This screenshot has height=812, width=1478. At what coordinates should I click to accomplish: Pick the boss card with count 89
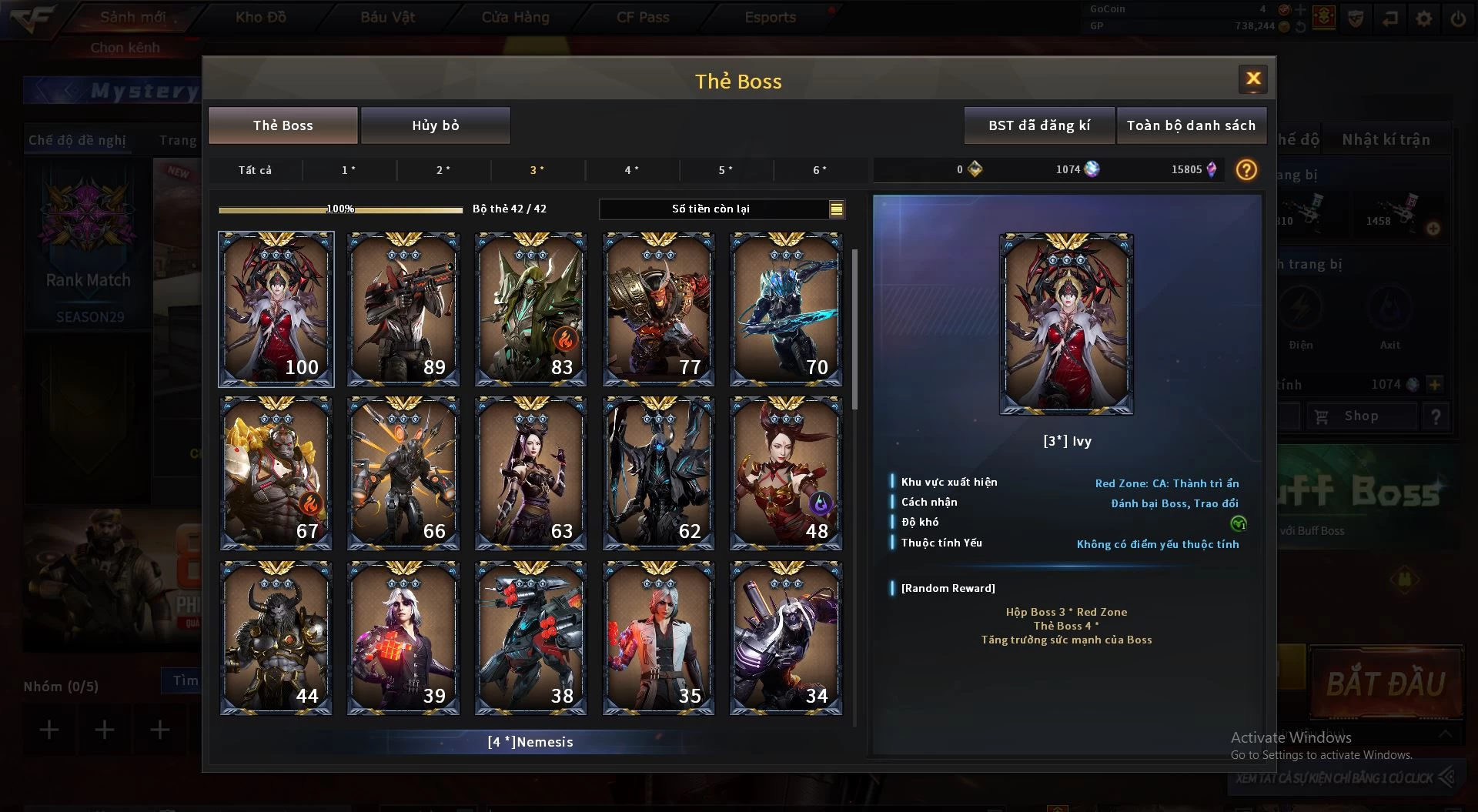pos(403,309)
